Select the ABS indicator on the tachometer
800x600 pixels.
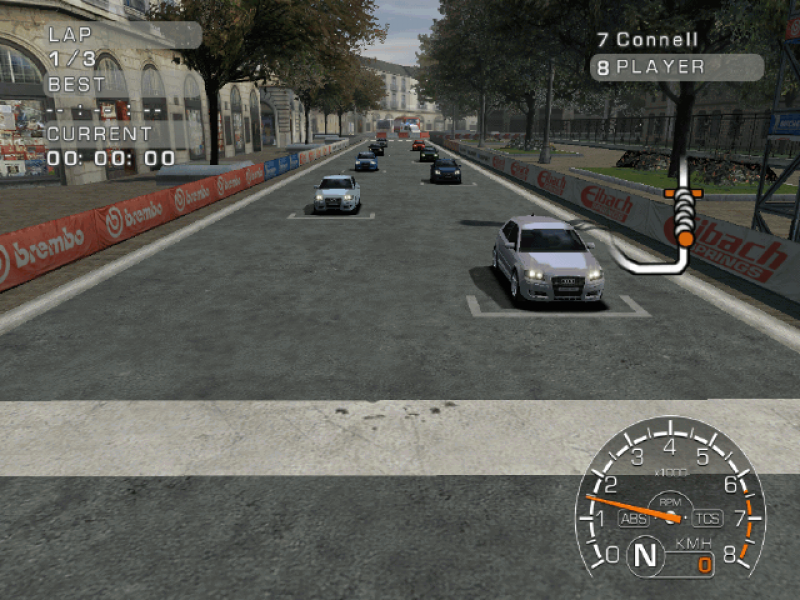coord(633,518)
